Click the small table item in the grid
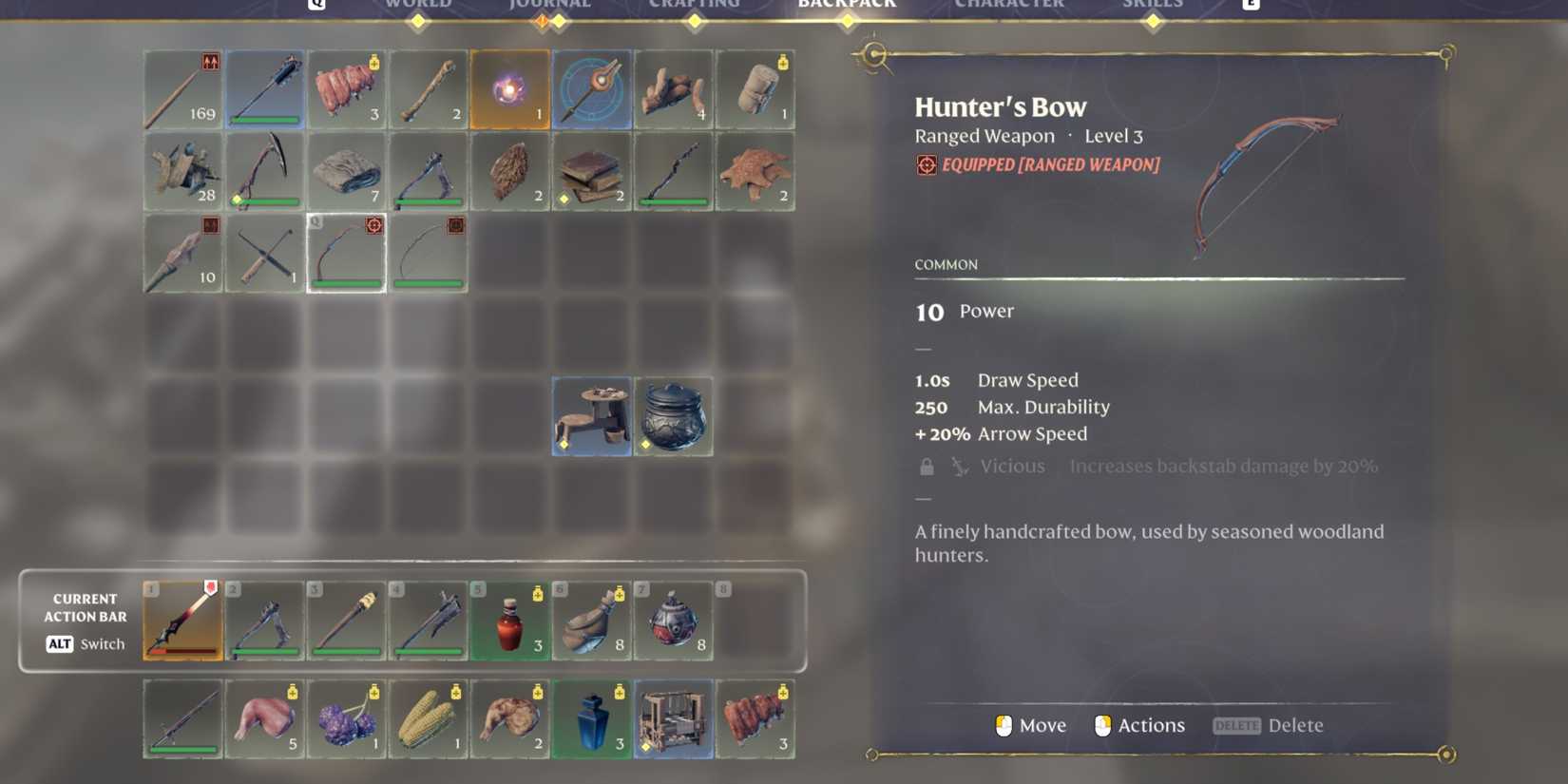1568x784 pixels. click(592, 415)
